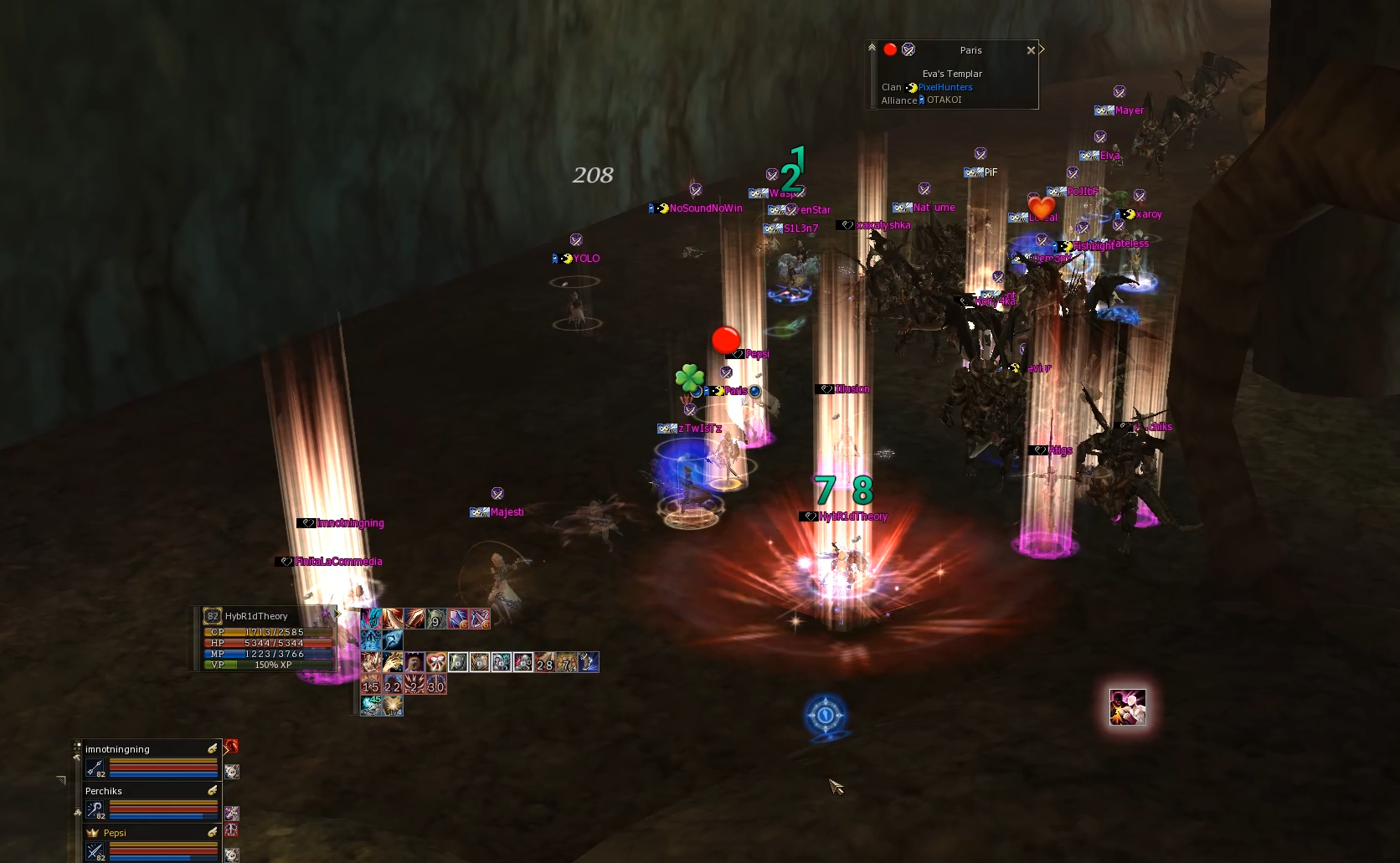1400x863 pixels.
Task: Toggle the party window layout grid button
Action: (77, 746)
